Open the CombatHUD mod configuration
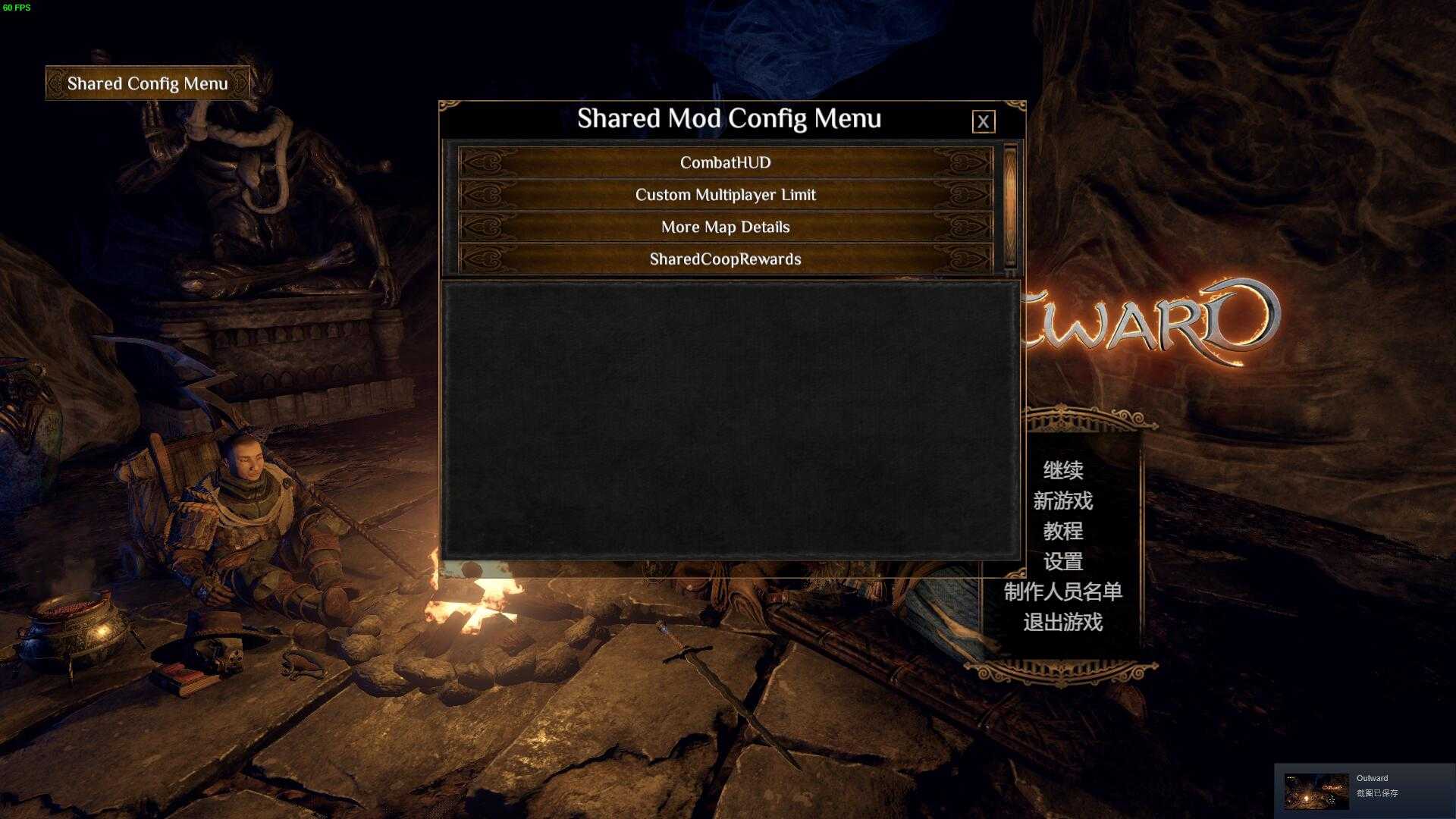This screenshot has height=819, width=1456. [x=726, y=162]
